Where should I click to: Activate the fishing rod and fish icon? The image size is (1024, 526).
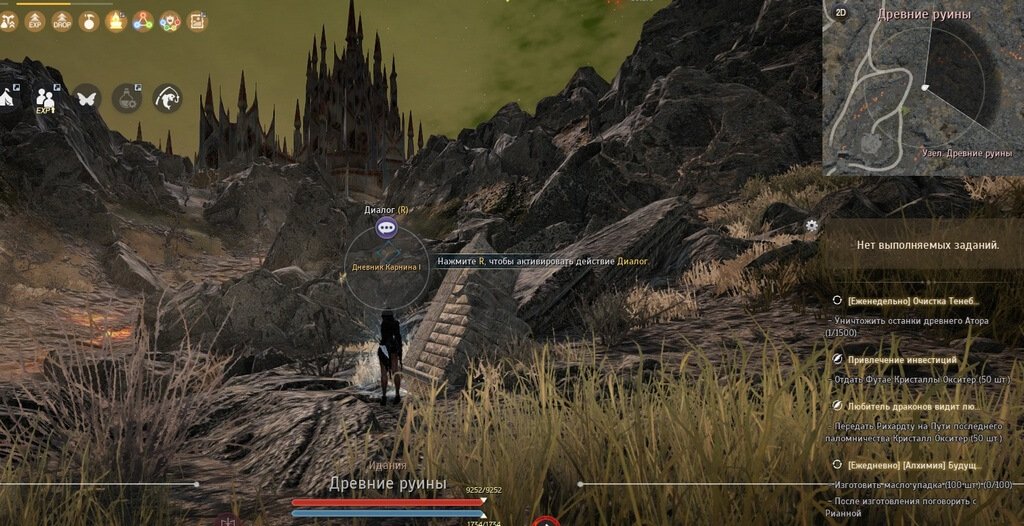[167, 97]
